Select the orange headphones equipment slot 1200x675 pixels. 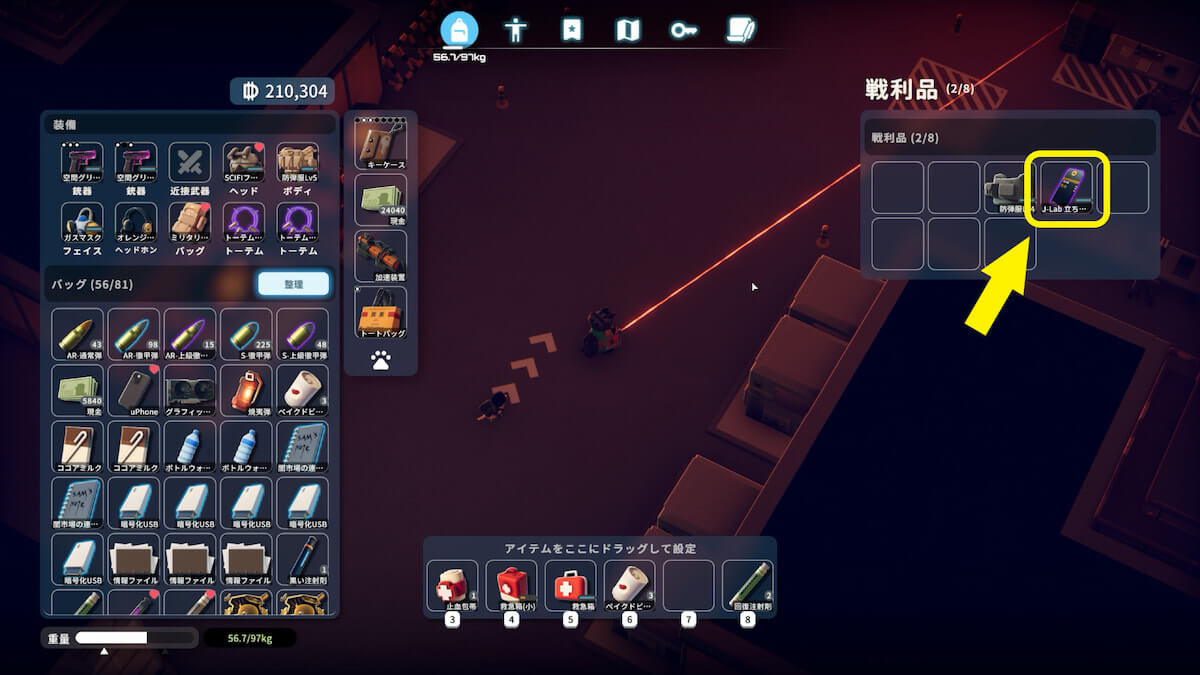(x=134, y=227)
